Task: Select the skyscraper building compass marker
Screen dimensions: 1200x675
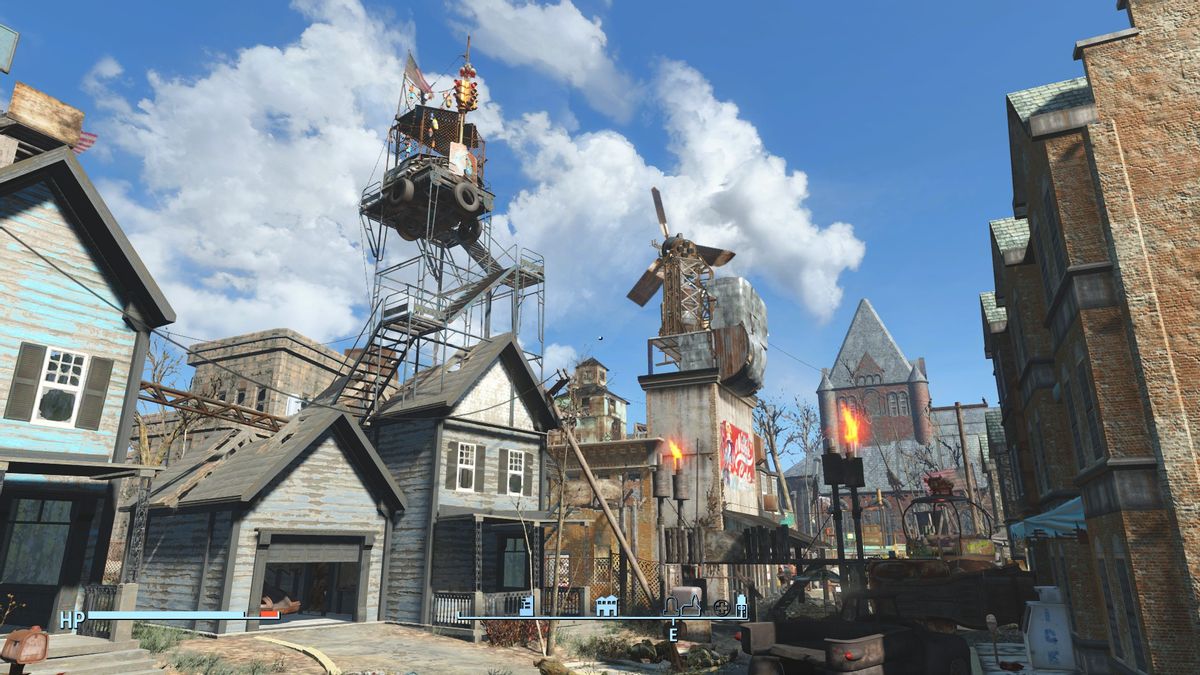Action: 741,605
